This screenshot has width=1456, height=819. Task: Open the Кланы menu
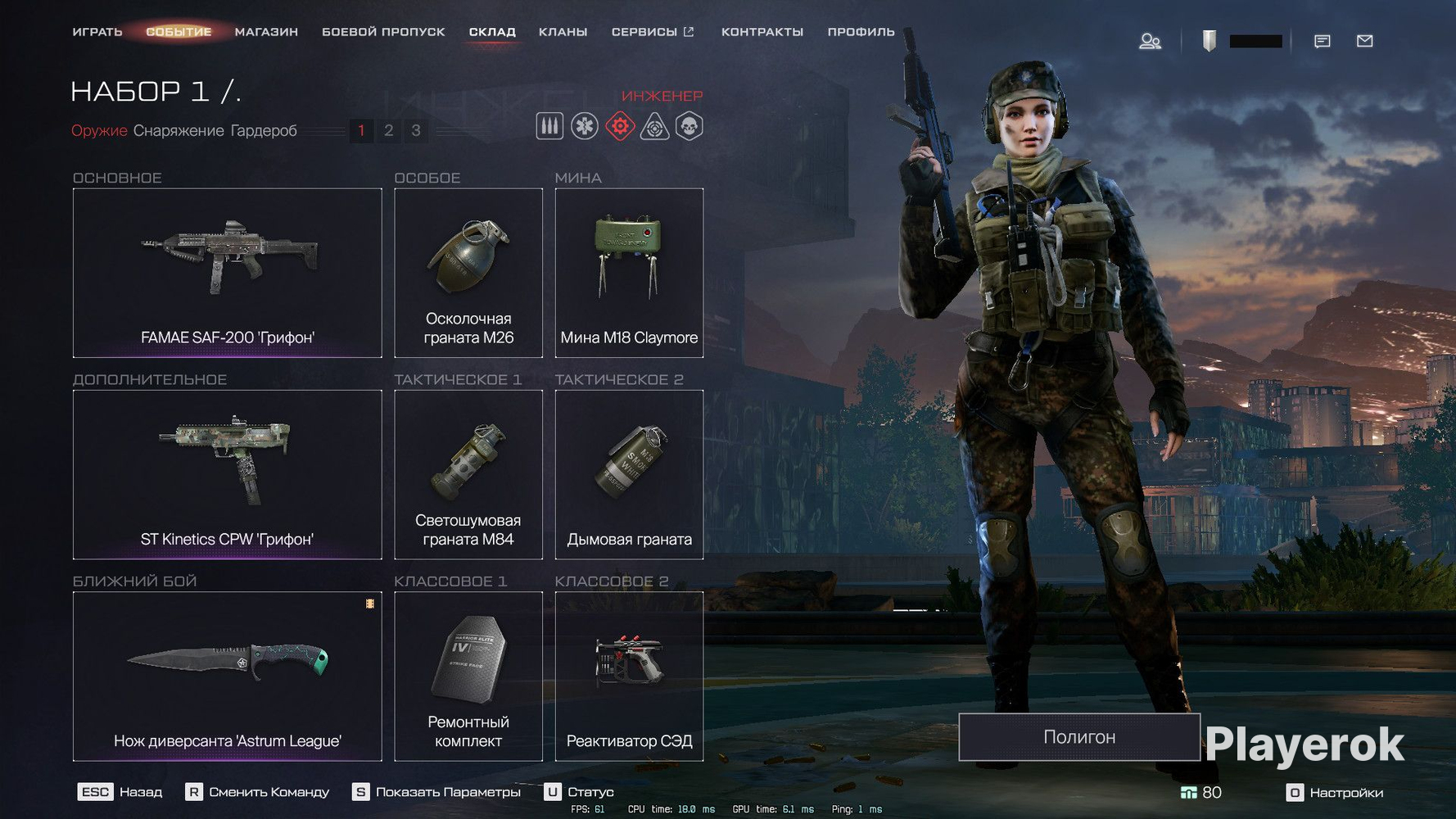point(563,32)
